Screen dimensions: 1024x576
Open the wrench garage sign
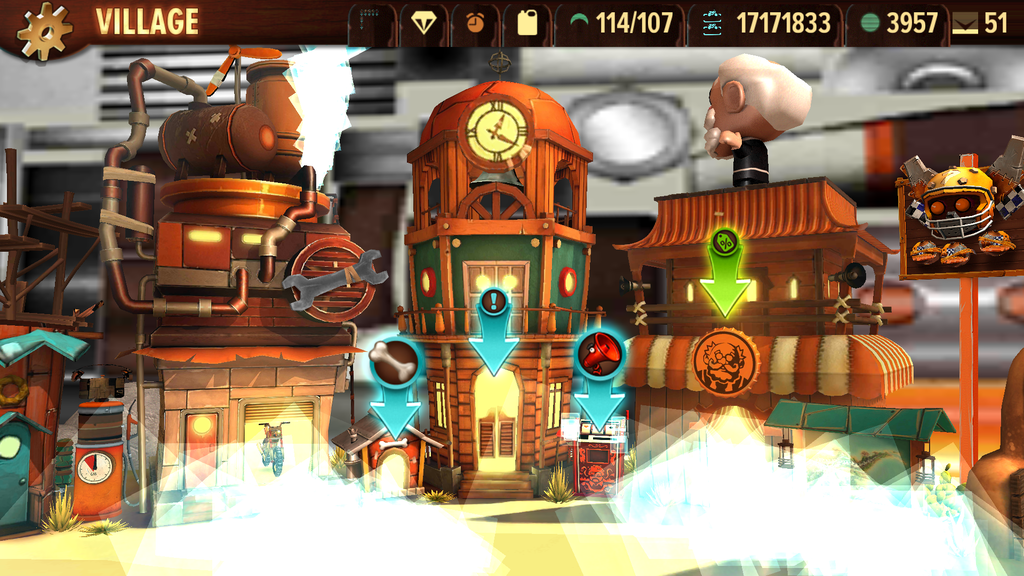(x=332, y=279)
